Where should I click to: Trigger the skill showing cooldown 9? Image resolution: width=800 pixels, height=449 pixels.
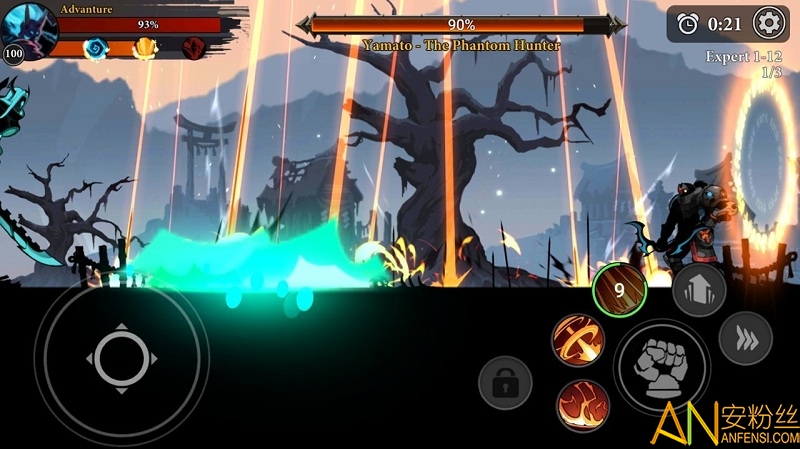tap(619, 291)
